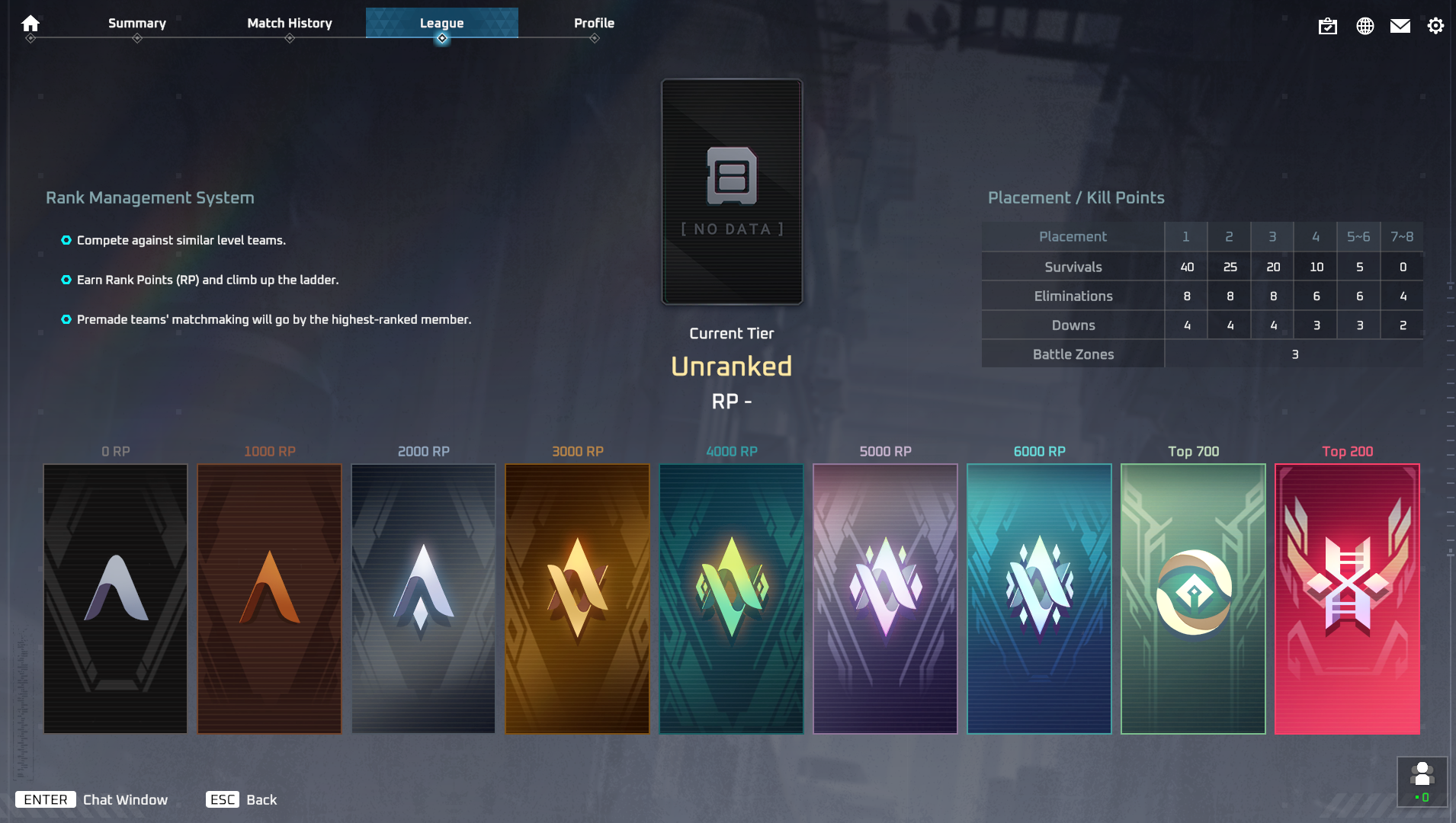Click the [NO DATA] current tier card icon

[731, 190]
